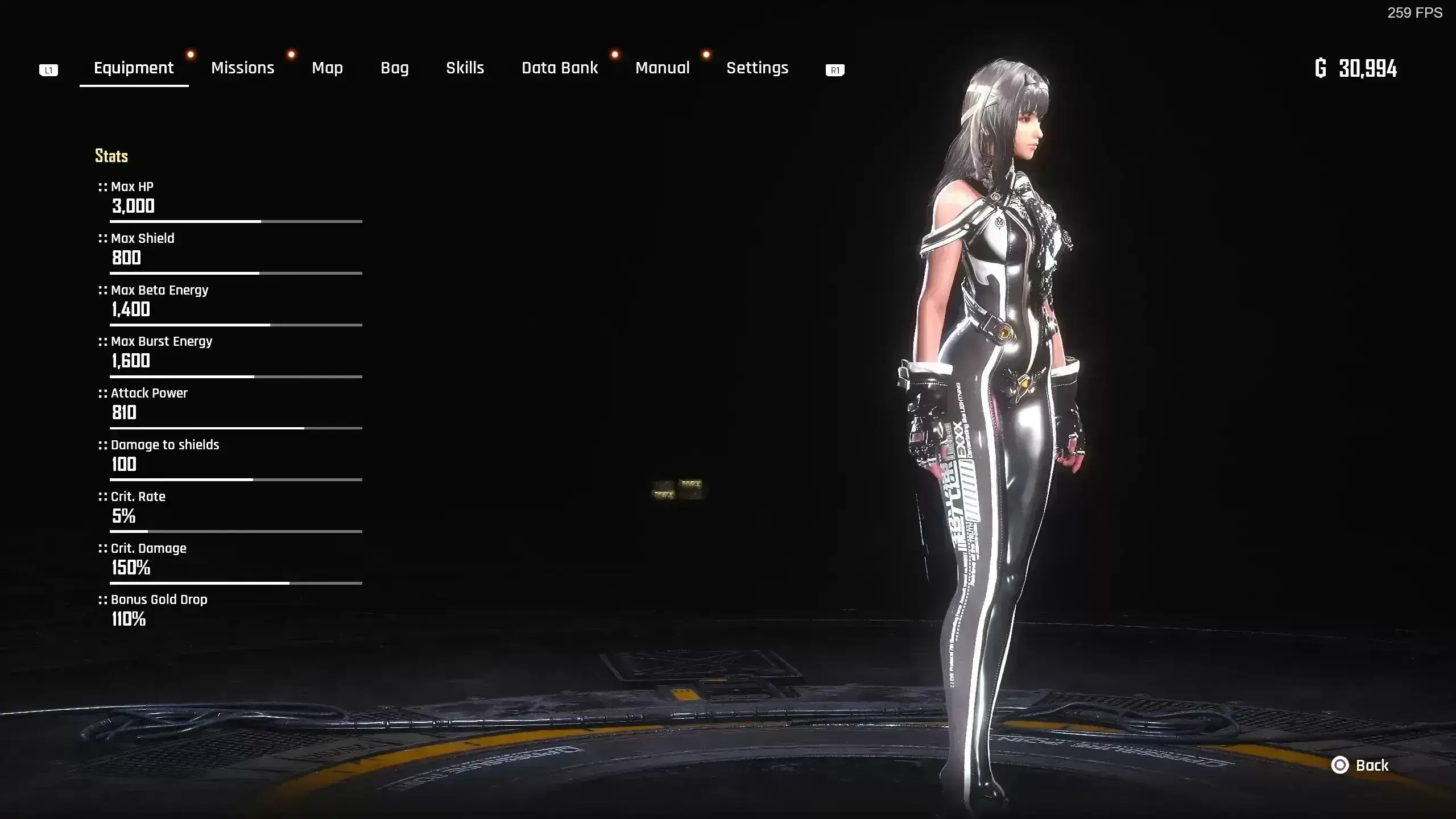Go to the Bag tab
This screenshot has width=1456, height=819.
395,68
